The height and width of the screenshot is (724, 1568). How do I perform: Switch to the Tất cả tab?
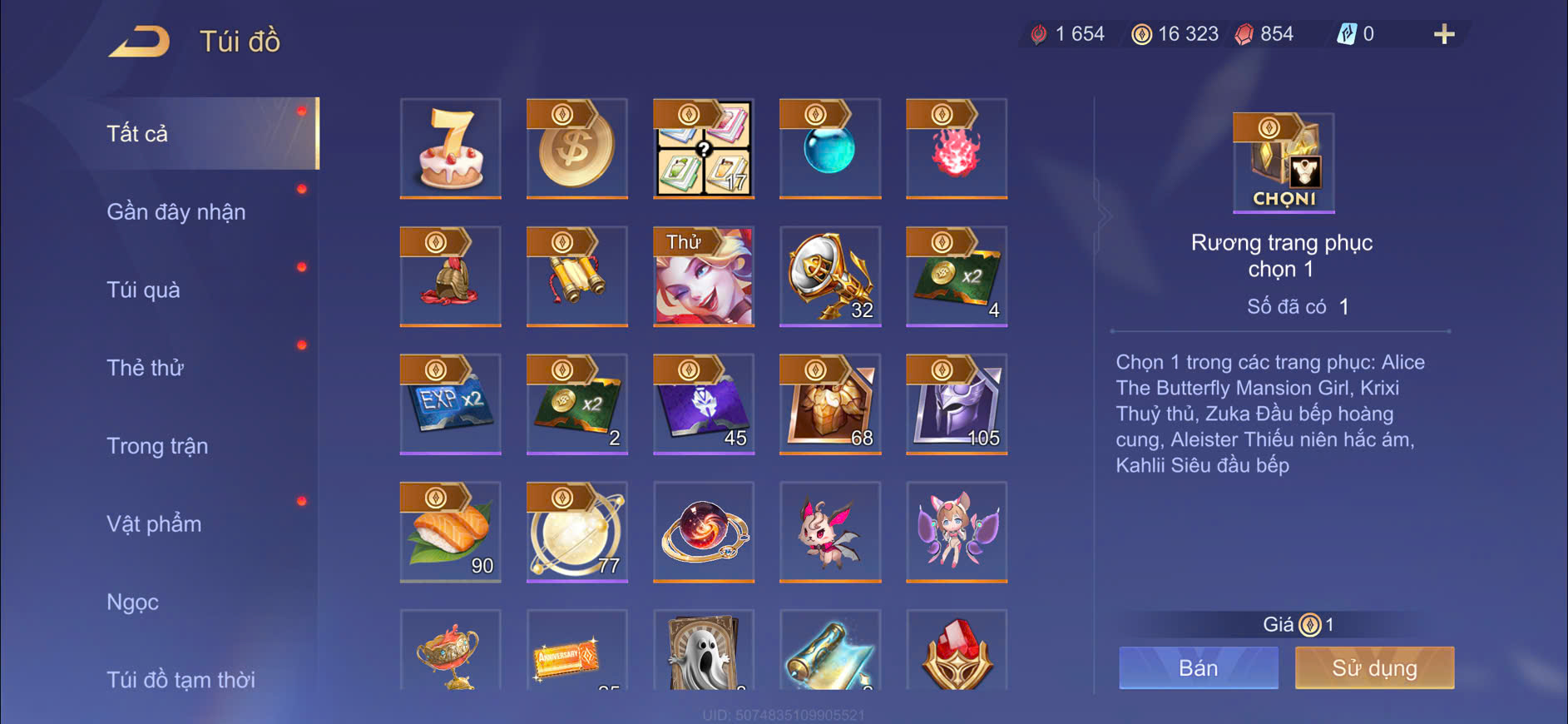coord(138,133)
